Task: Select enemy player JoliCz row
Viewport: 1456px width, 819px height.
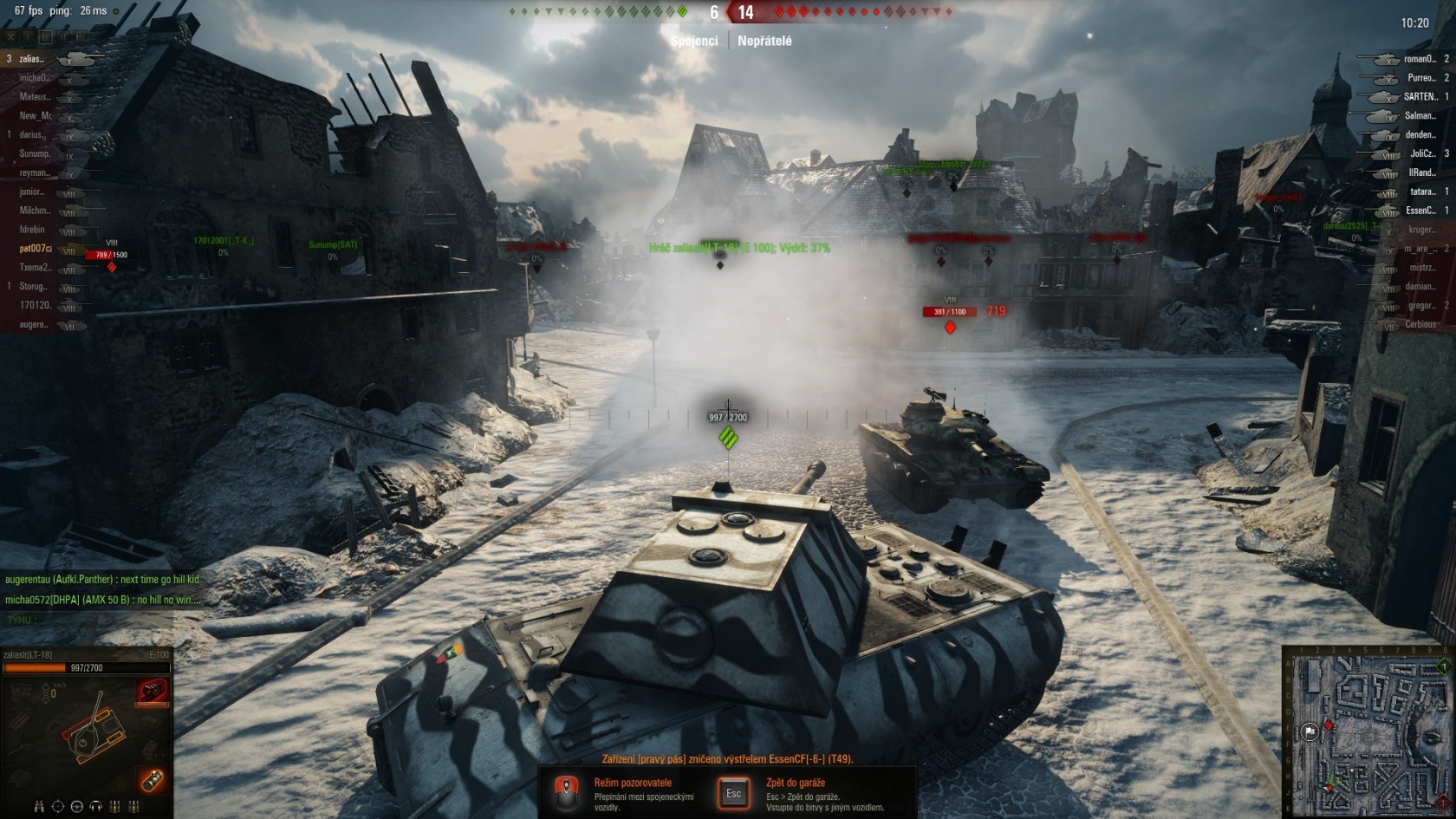Action: (1421, 154)
